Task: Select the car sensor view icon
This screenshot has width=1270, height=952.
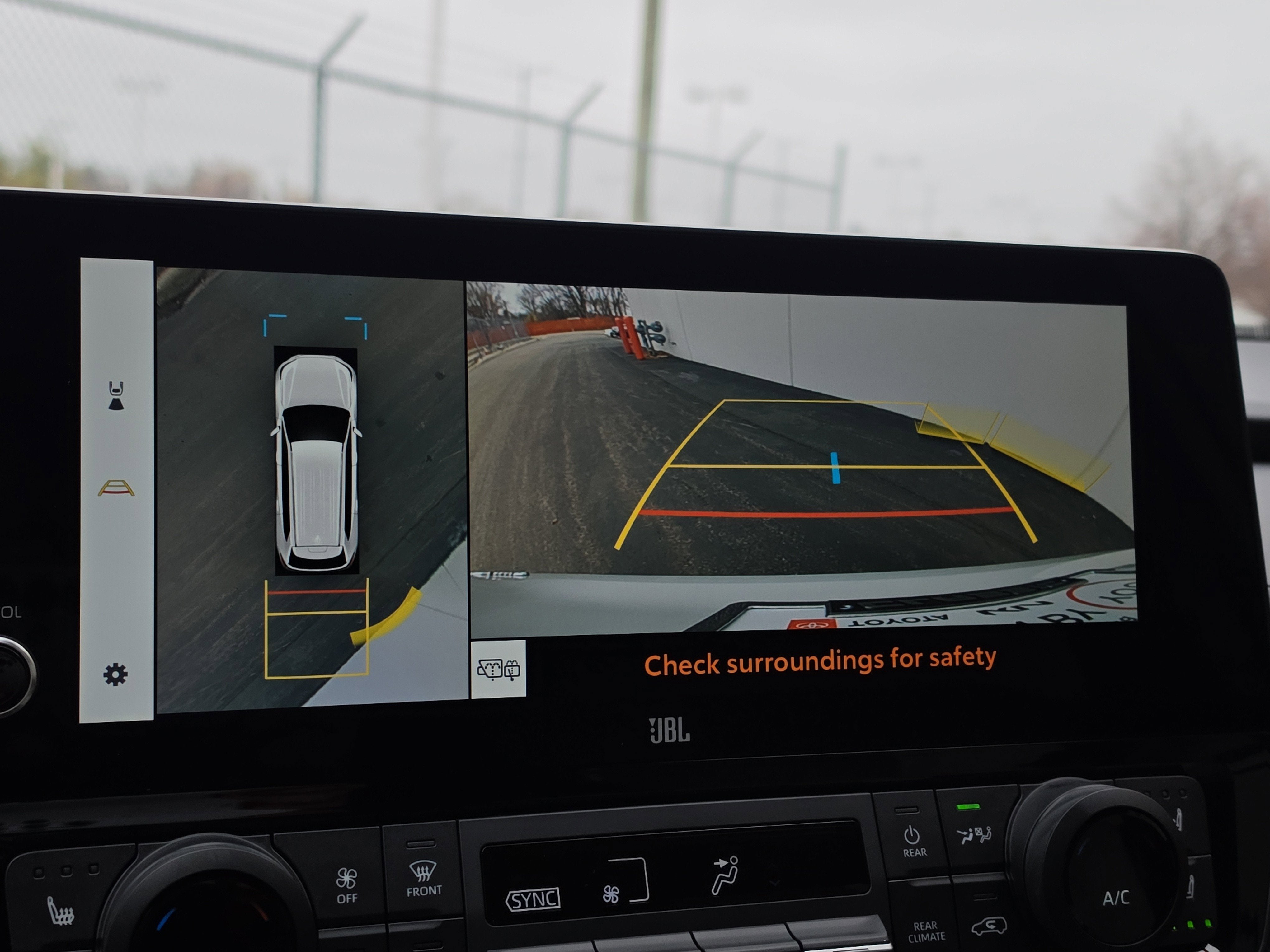Action: 116,396
